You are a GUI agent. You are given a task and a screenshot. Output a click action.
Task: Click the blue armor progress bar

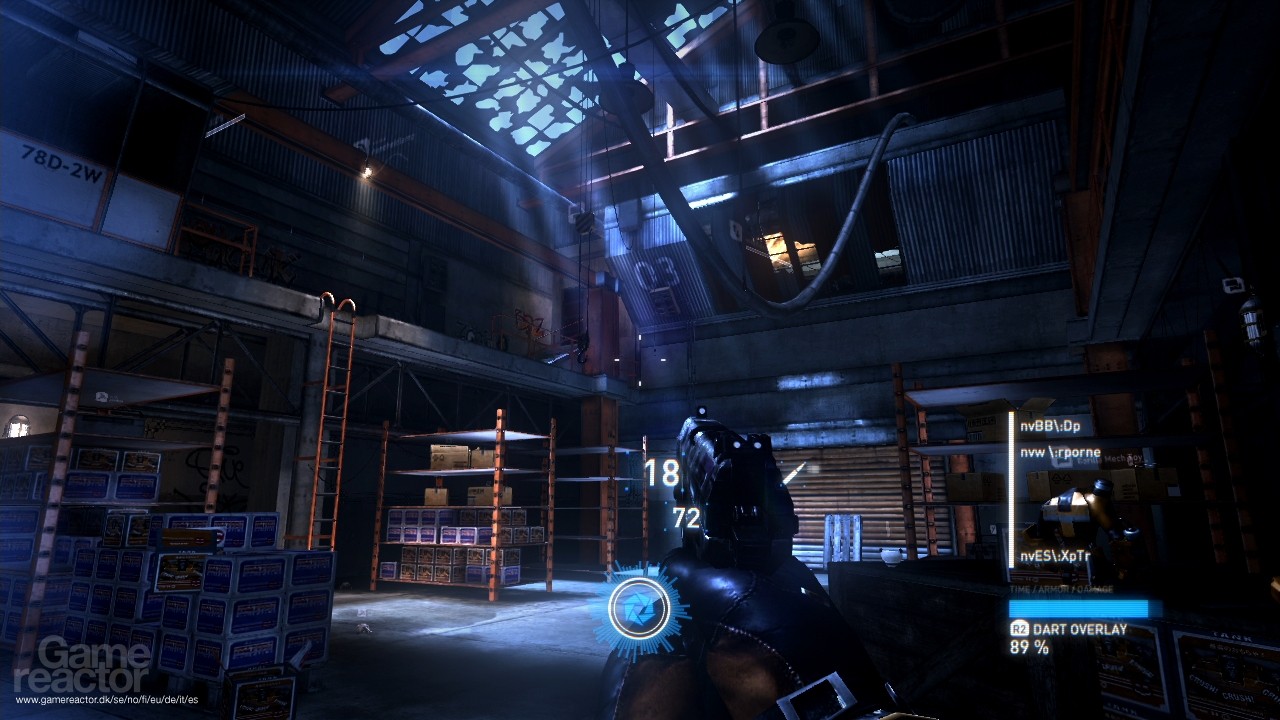(1079, 607)
